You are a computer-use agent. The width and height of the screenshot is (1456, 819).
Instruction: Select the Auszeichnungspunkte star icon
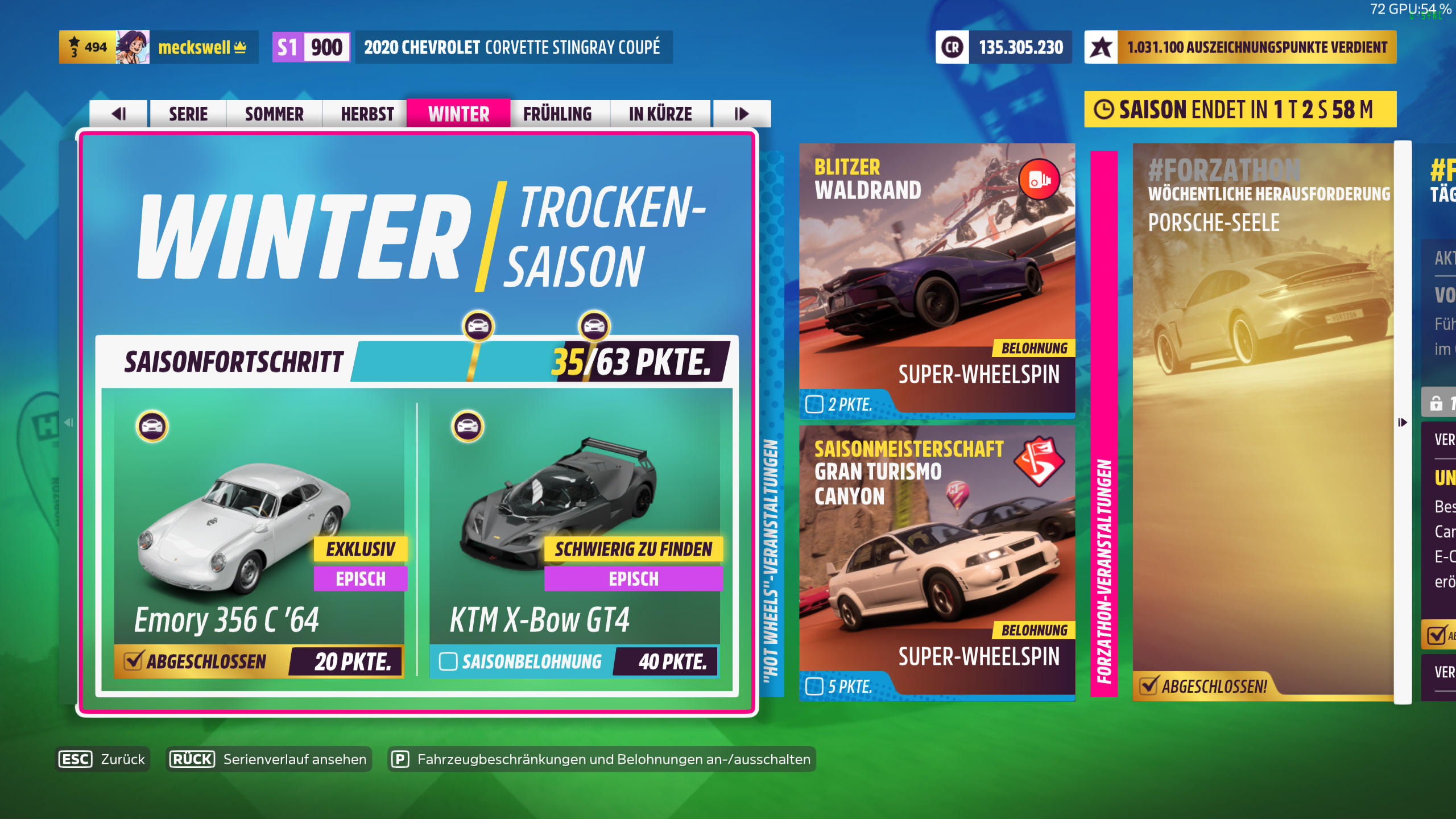point(1102,48)
